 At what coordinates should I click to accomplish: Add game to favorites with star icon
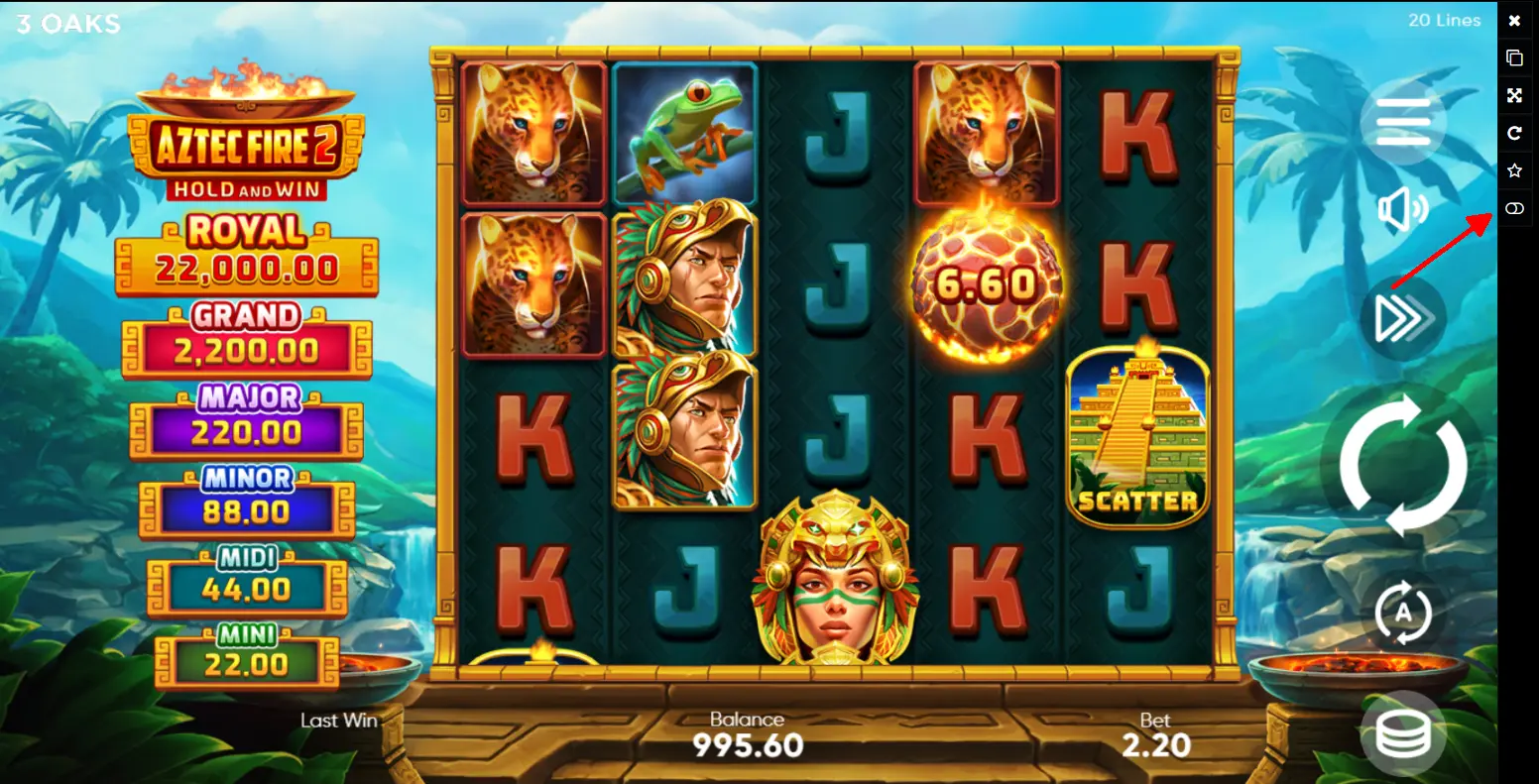click(x=1514, y=170)
